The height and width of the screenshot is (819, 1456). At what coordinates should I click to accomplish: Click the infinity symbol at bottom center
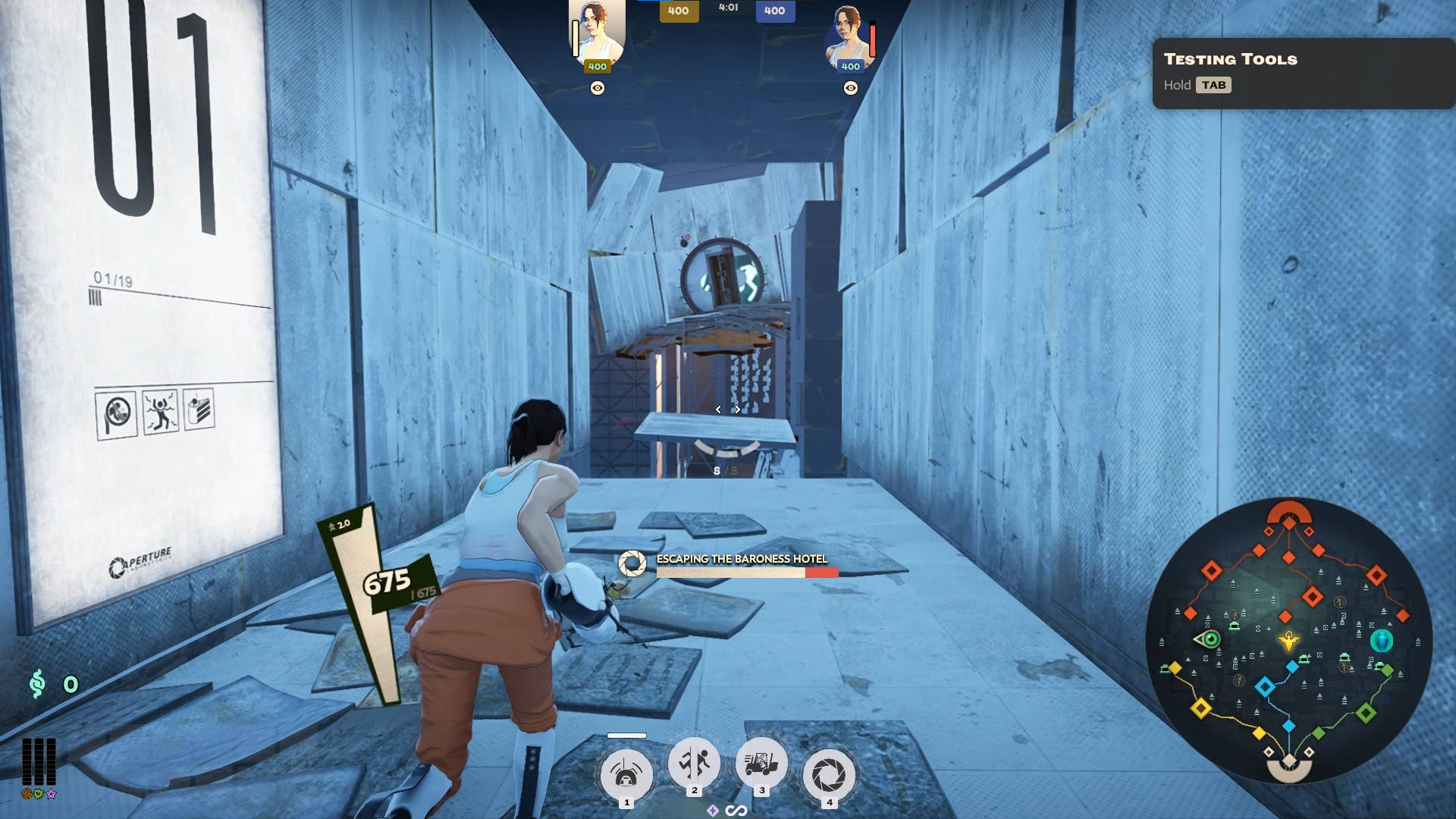pyautogui.click(x=736, y=810)
